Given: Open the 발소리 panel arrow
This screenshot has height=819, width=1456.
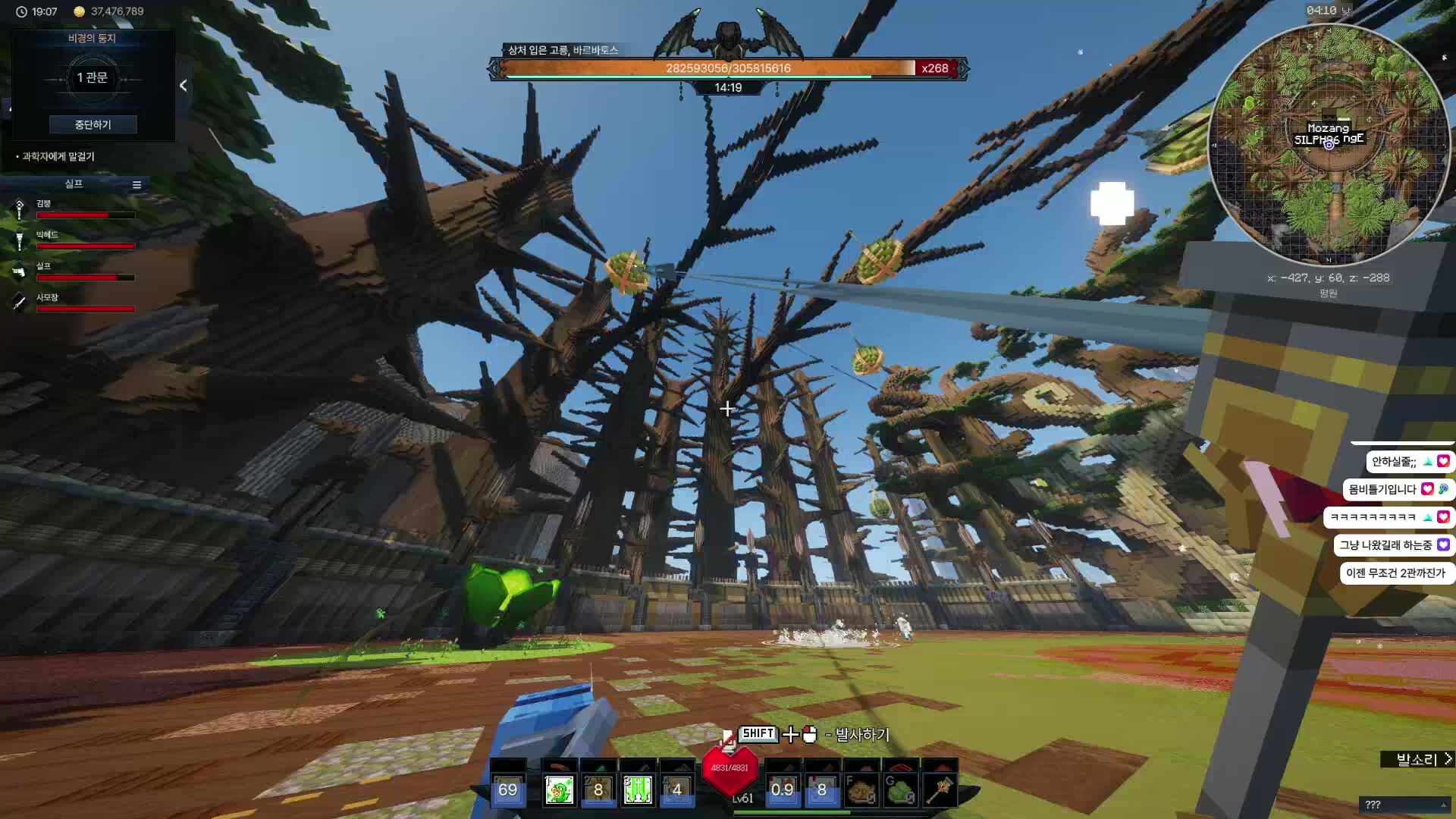Looking at the screenshot, I should (x=1448, y=759).
